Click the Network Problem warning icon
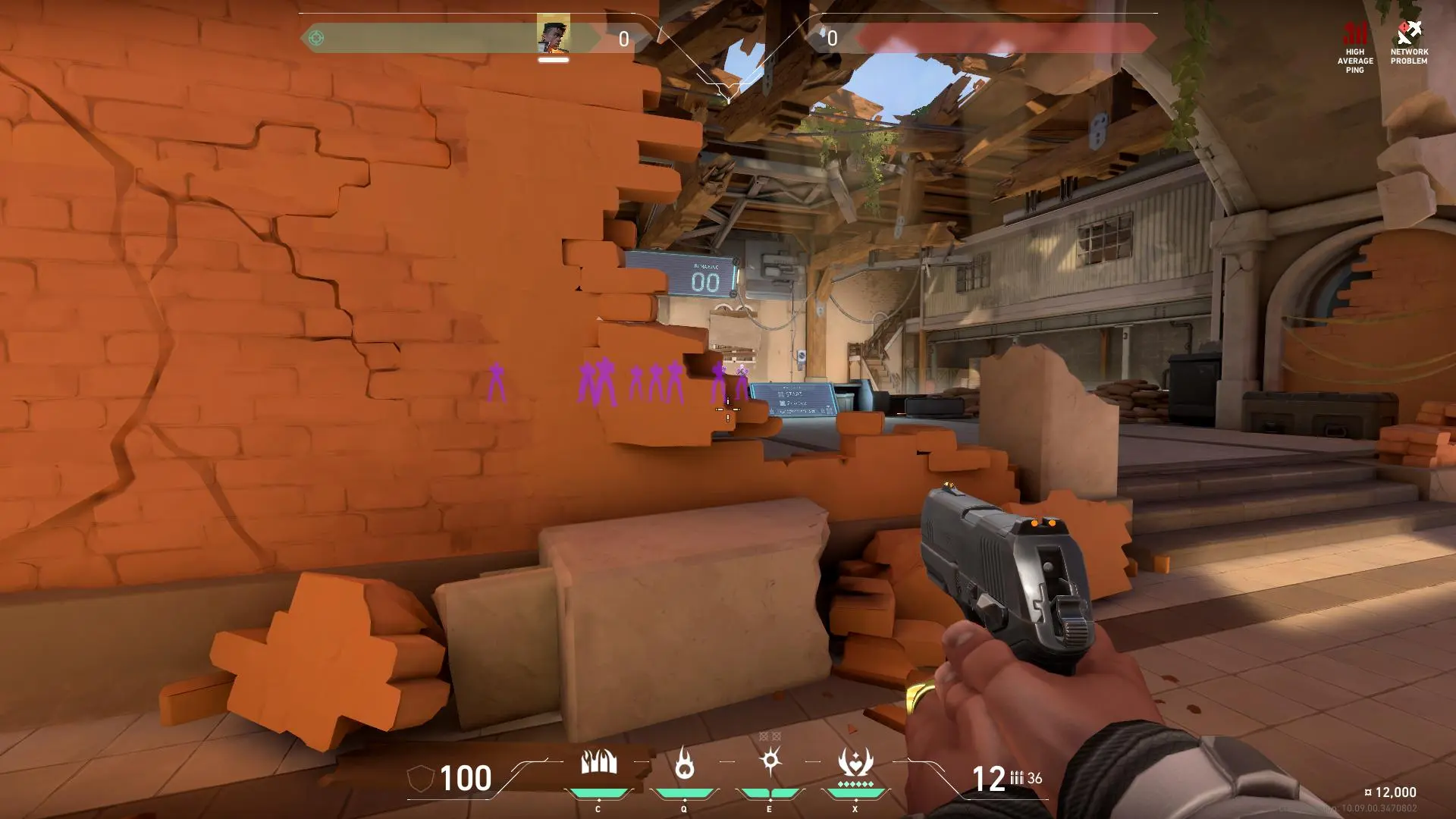 click(1409, 33)
